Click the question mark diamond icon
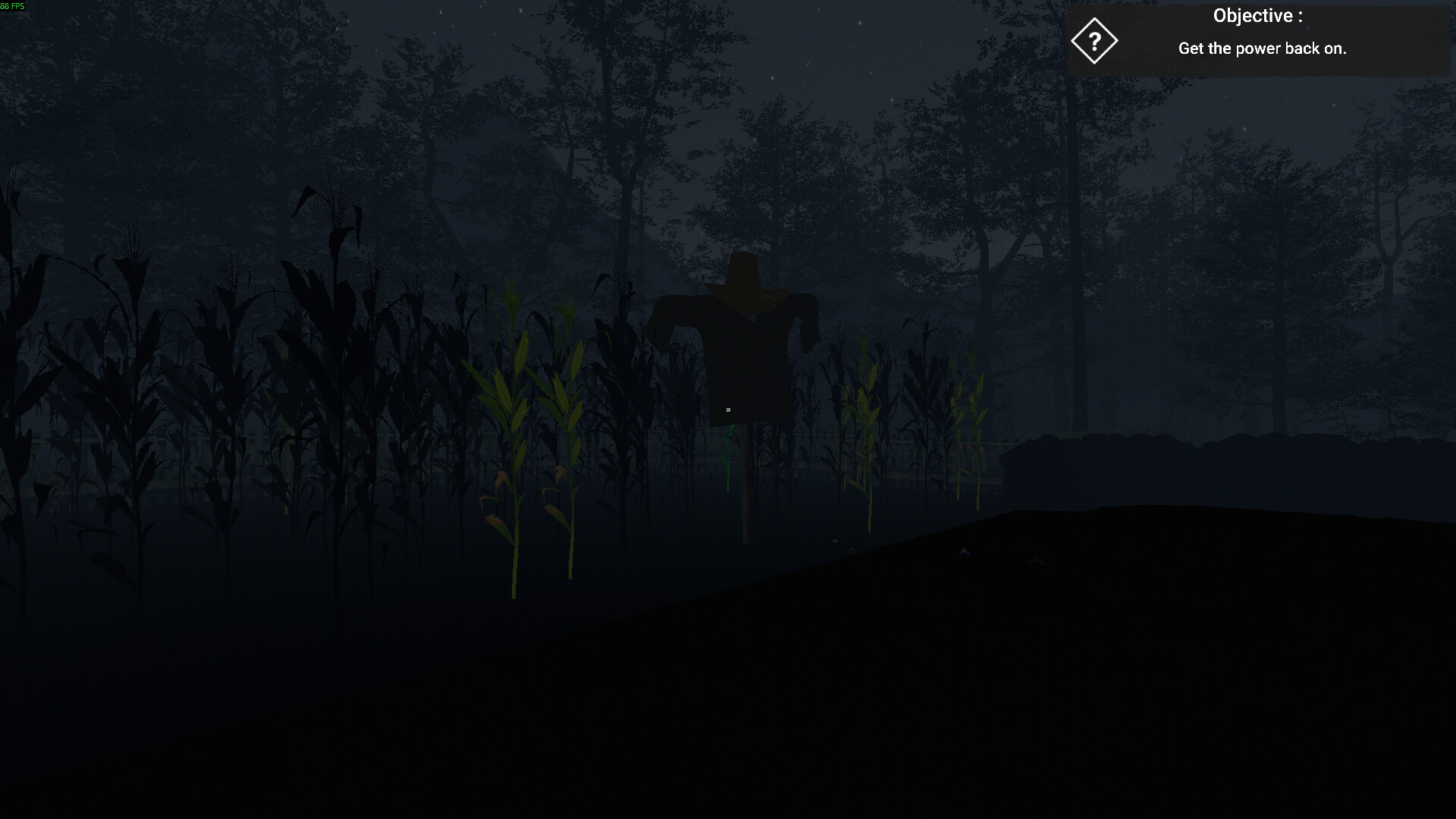 1094,42
